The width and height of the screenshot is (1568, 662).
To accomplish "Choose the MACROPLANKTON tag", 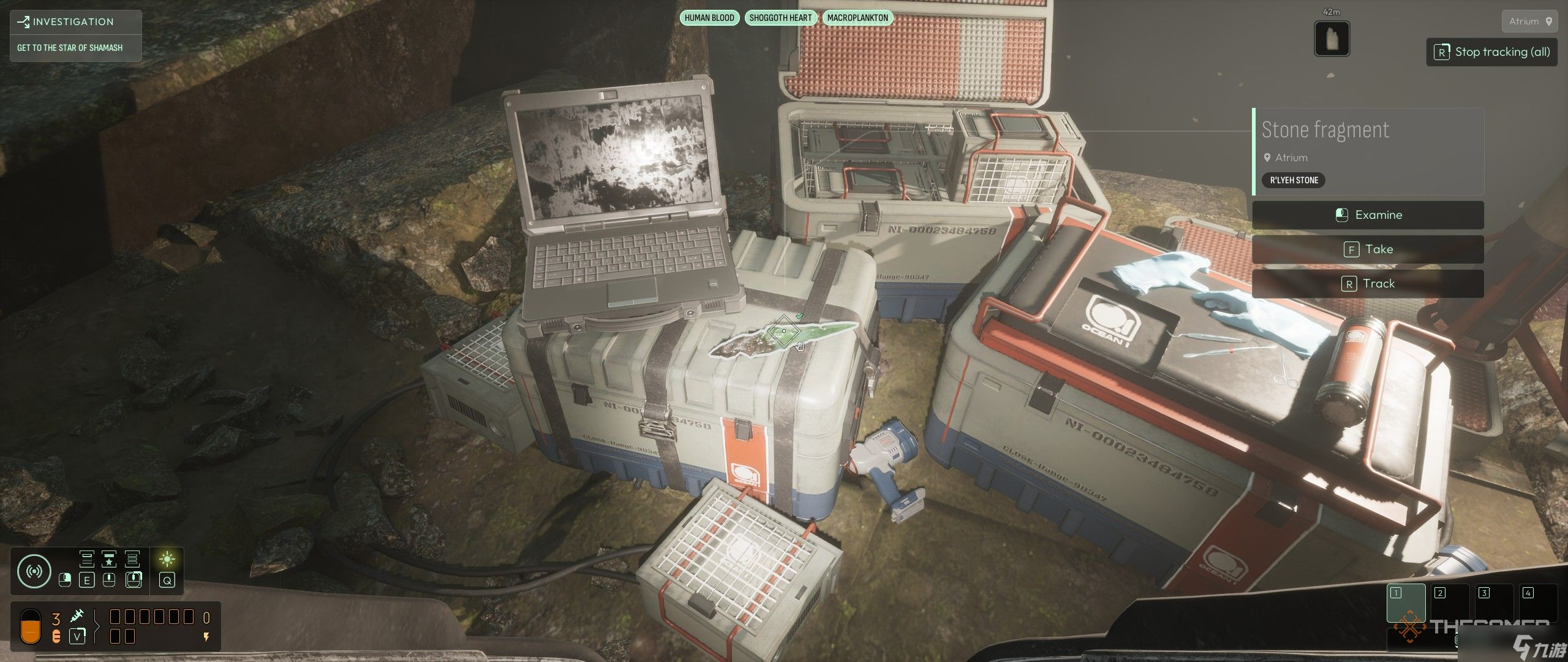I will coord(858,18).
